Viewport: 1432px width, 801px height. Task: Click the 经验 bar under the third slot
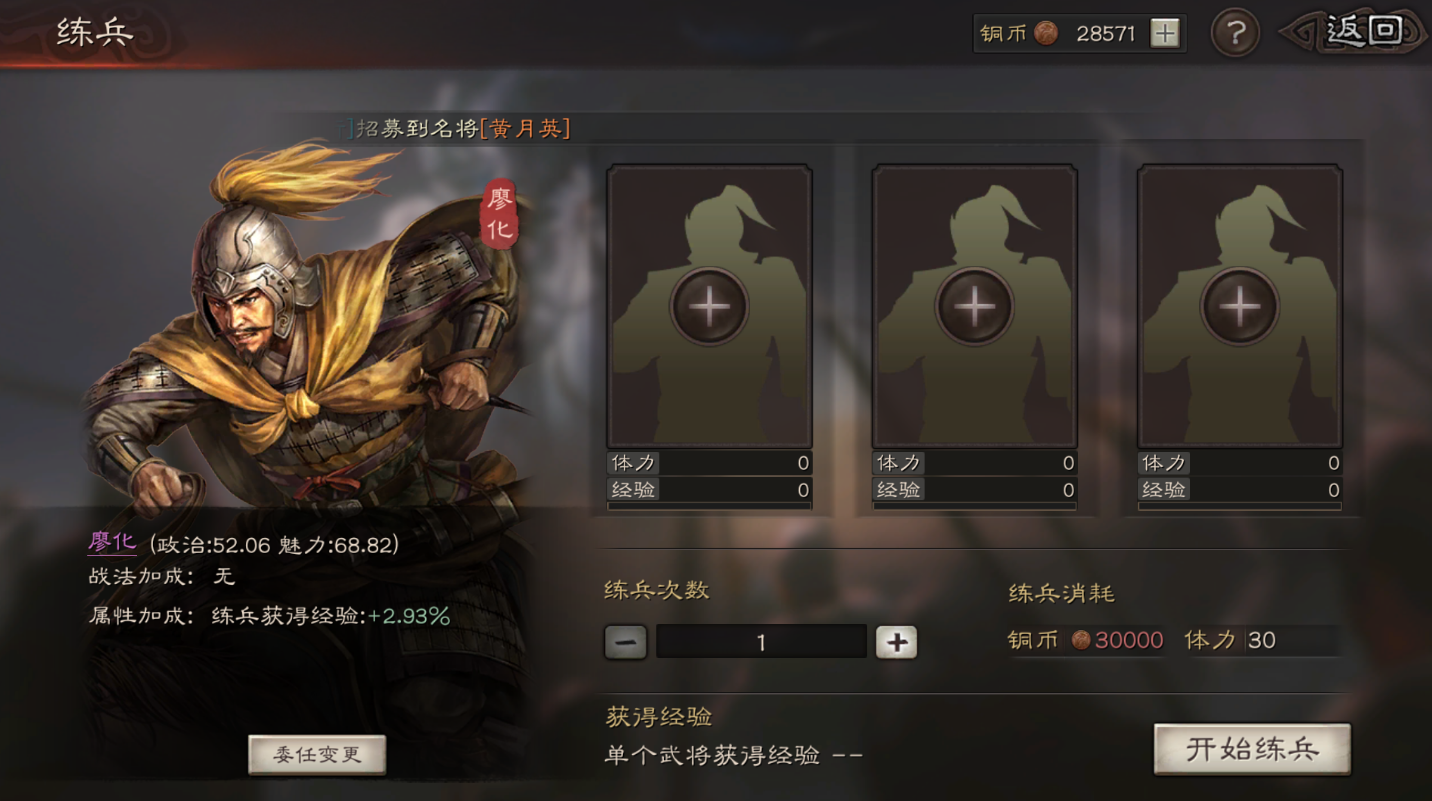pyautogui.click(x=1240, y=489)
